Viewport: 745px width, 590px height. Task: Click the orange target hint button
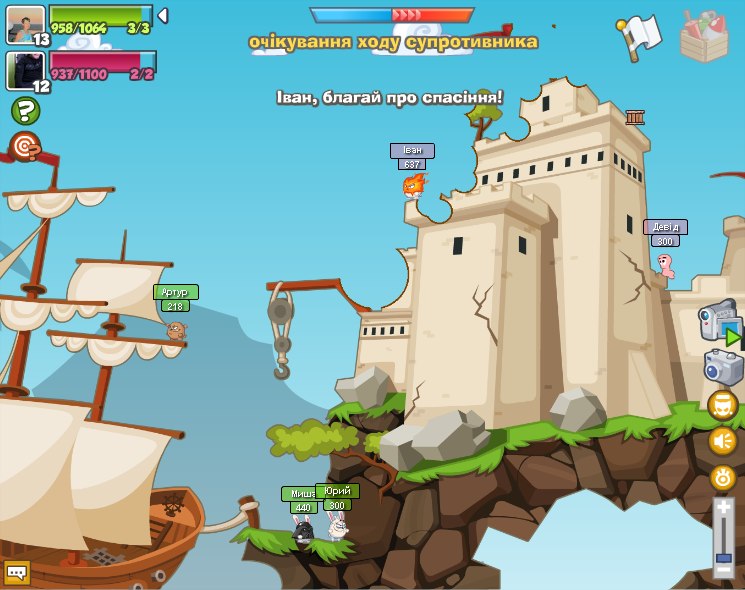click(25, 147)
